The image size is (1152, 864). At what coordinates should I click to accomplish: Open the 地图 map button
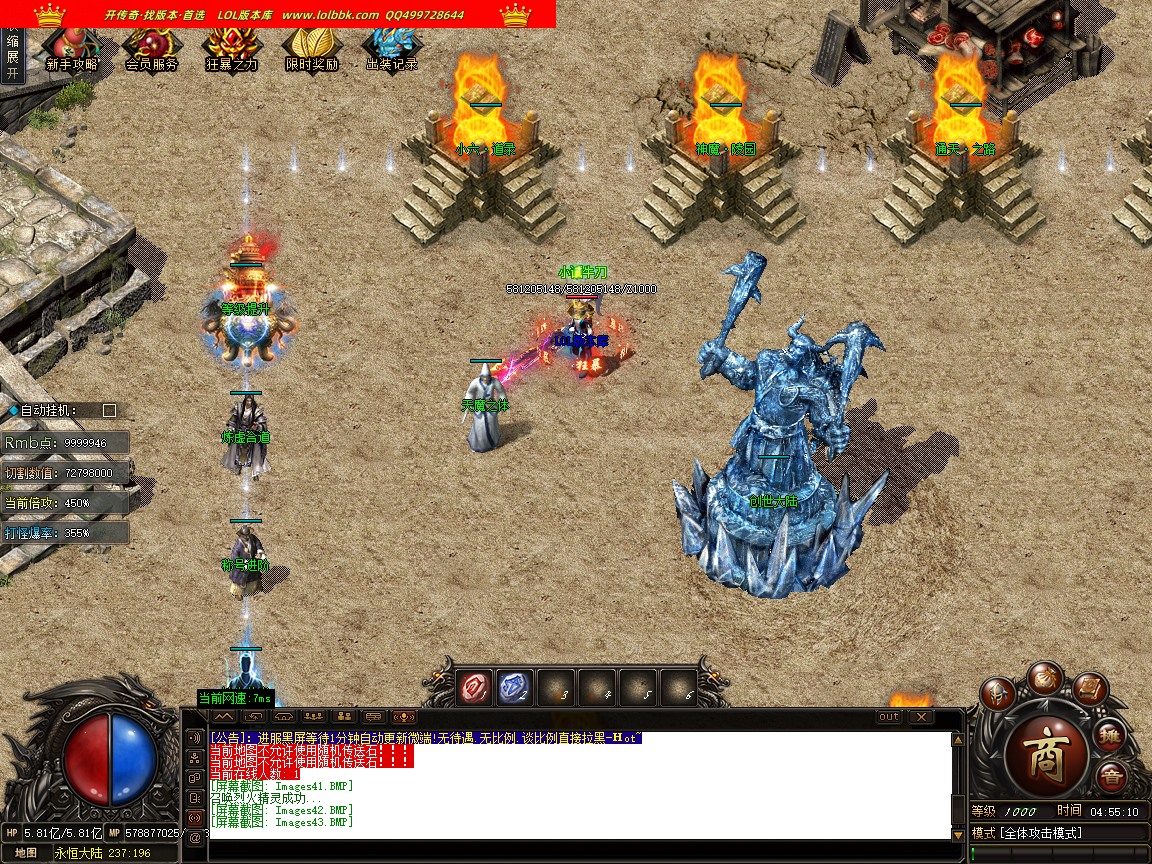click(26, 853)
